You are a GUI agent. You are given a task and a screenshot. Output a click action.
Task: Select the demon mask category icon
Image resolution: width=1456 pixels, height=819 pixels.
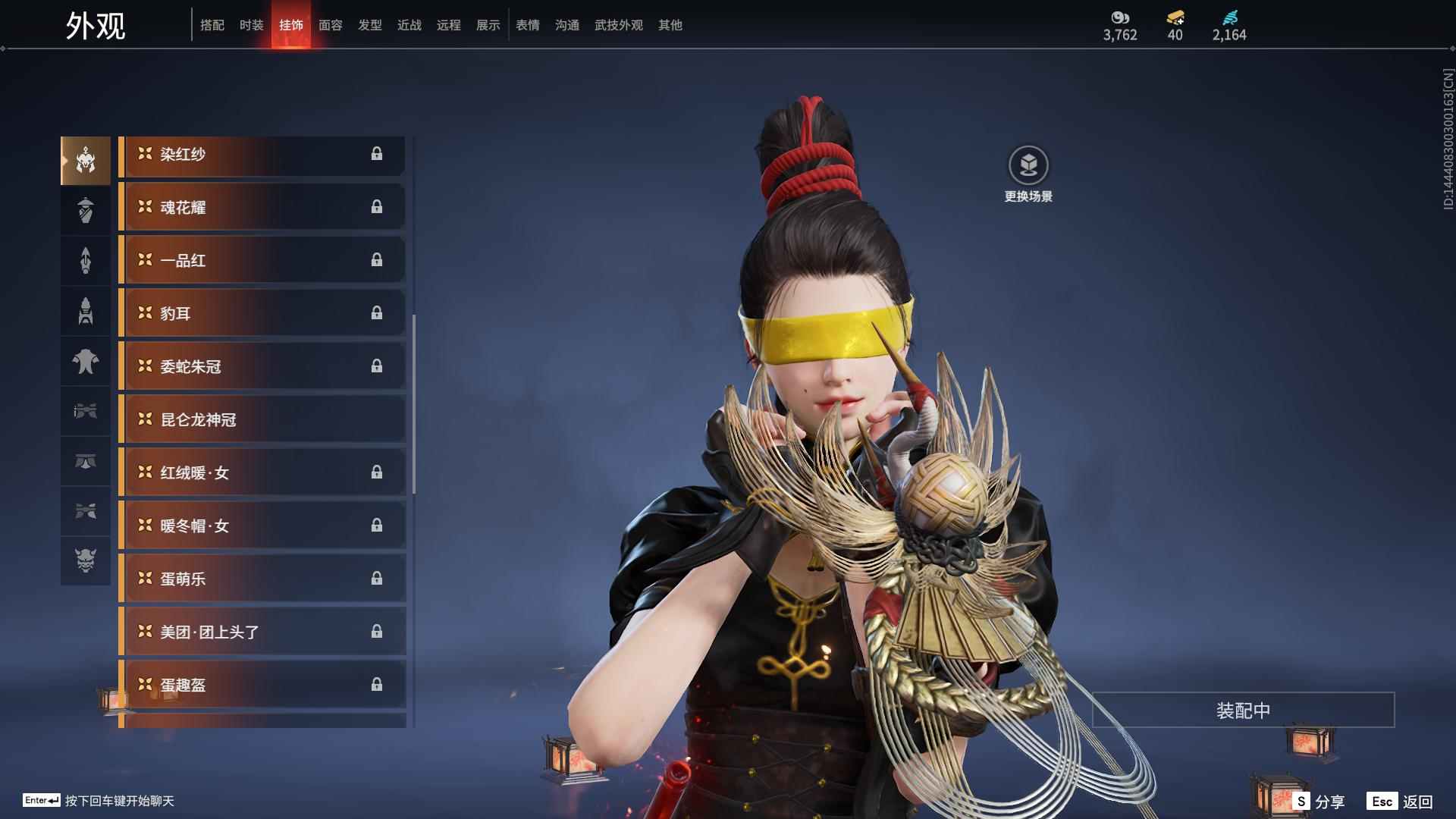click(x=86, y=560)
